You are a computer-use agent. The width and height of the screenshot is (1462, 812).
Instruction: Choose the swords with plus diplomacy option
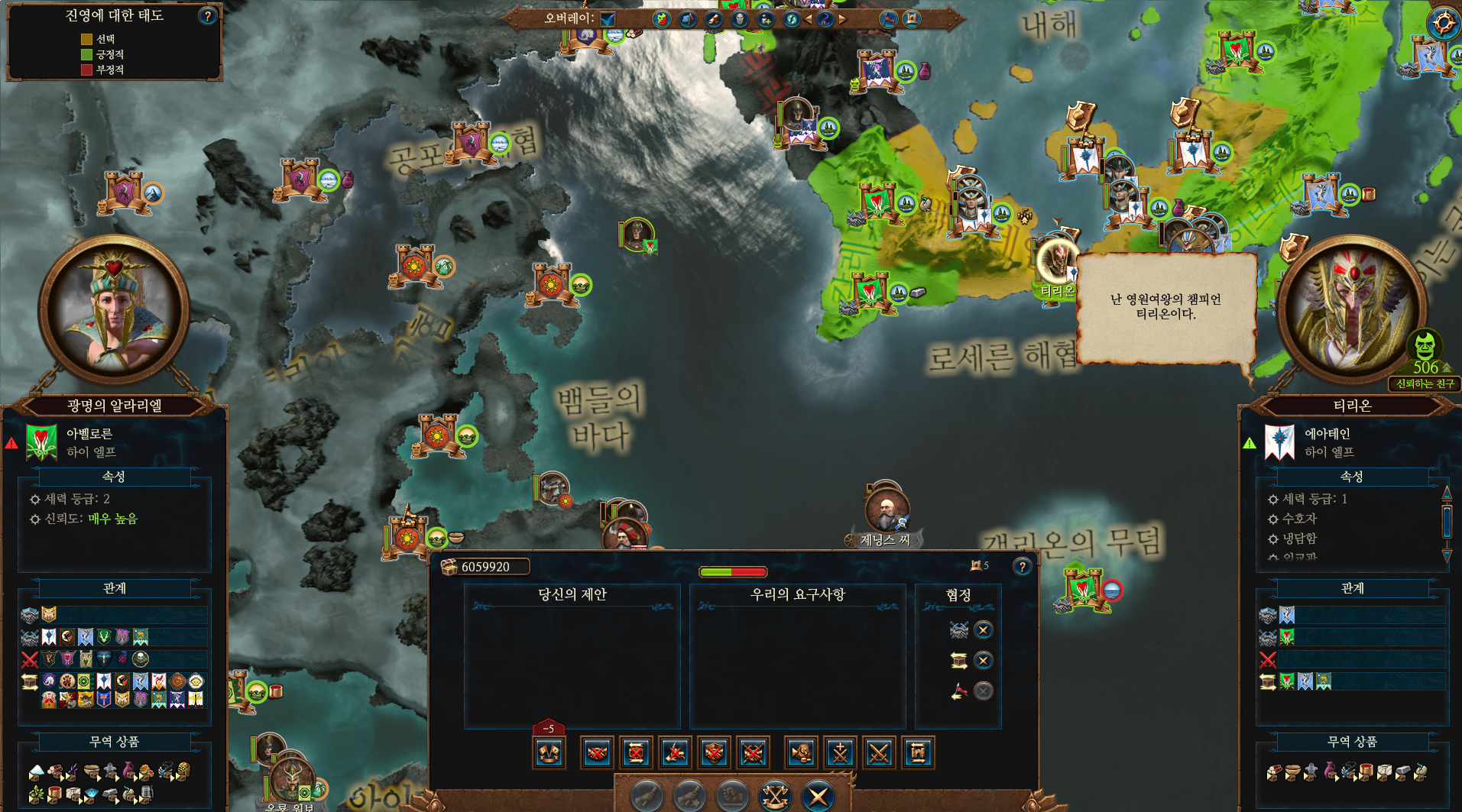(840, 753)
